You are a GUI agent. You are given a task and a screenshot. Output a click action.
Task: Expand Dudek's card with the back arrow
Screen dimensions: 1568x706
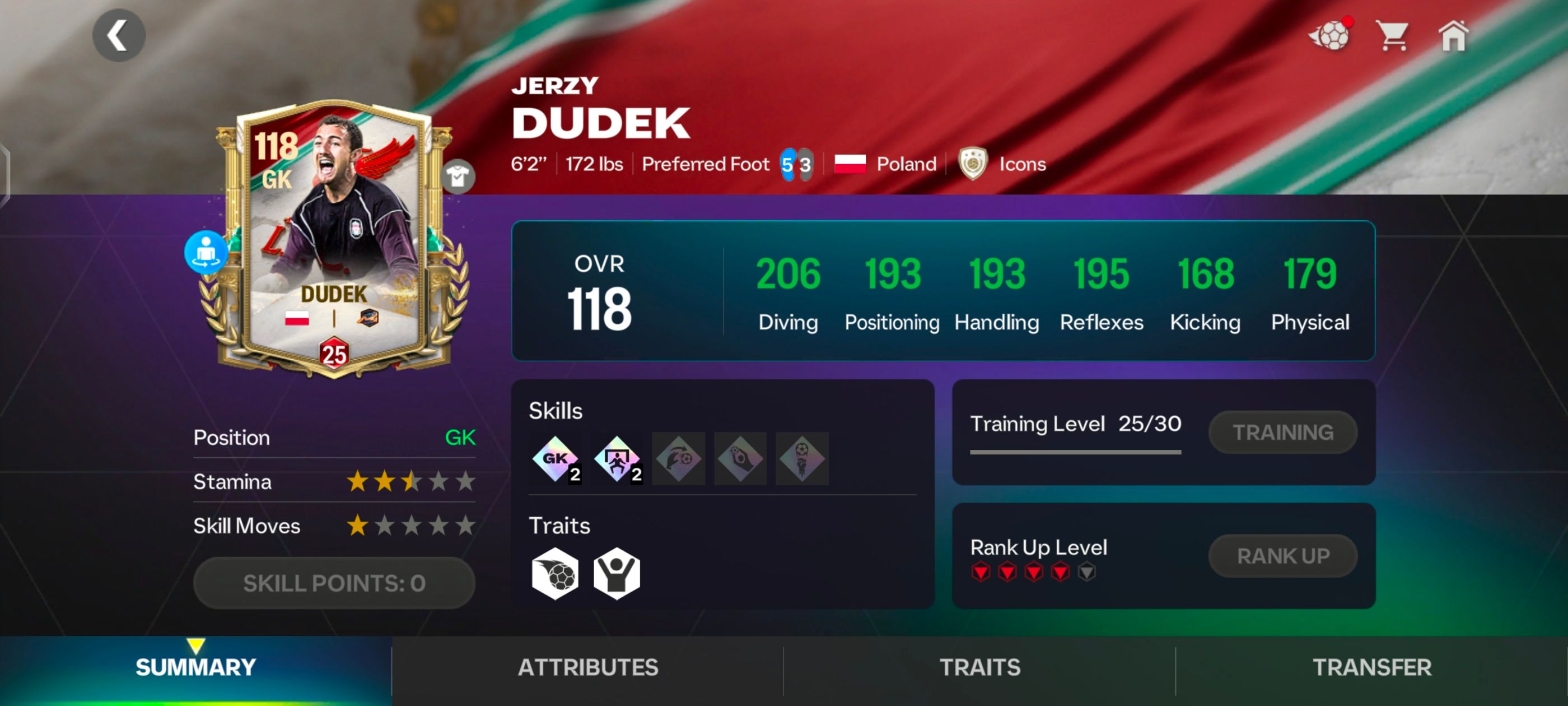[x=119, y=35]
